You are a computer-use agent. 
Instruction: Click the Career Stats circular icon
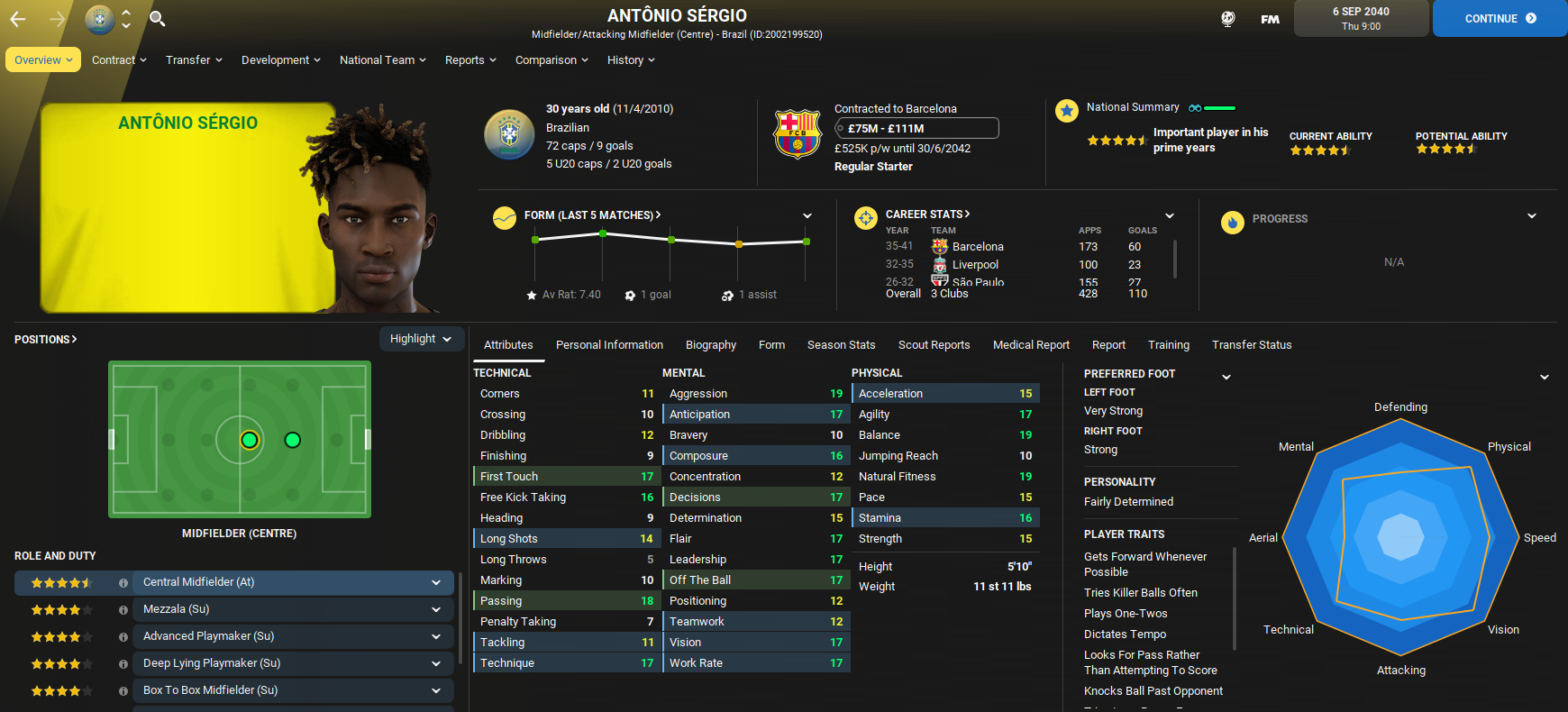pyautogui.click(x=865, y=217)
